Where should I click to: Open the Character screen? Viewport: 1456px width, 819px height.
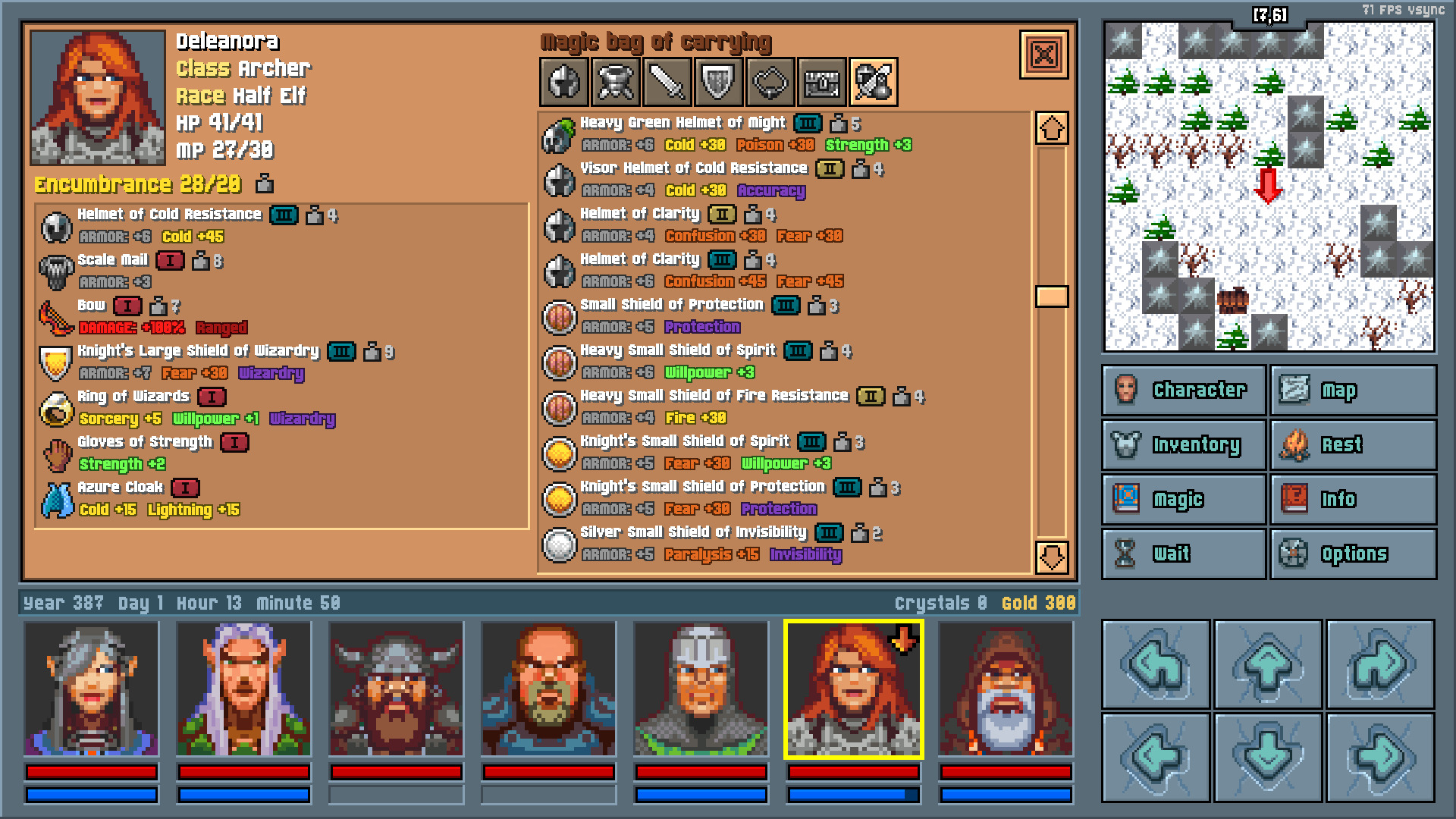tap(1182, 390)
